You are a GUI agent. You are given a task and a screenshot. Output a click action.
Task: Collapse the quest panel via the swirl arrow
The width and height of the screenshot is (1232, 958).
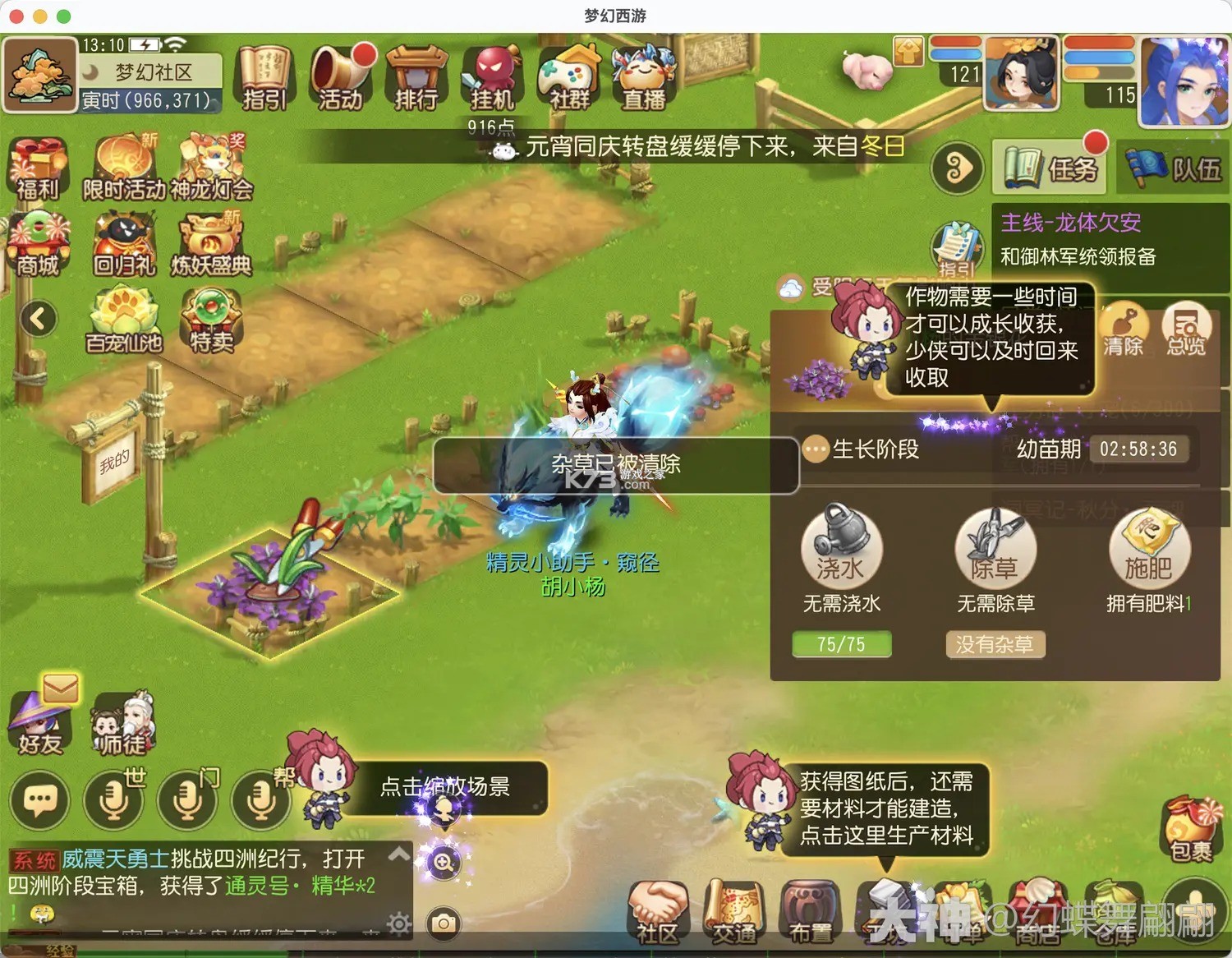[958, 167]
